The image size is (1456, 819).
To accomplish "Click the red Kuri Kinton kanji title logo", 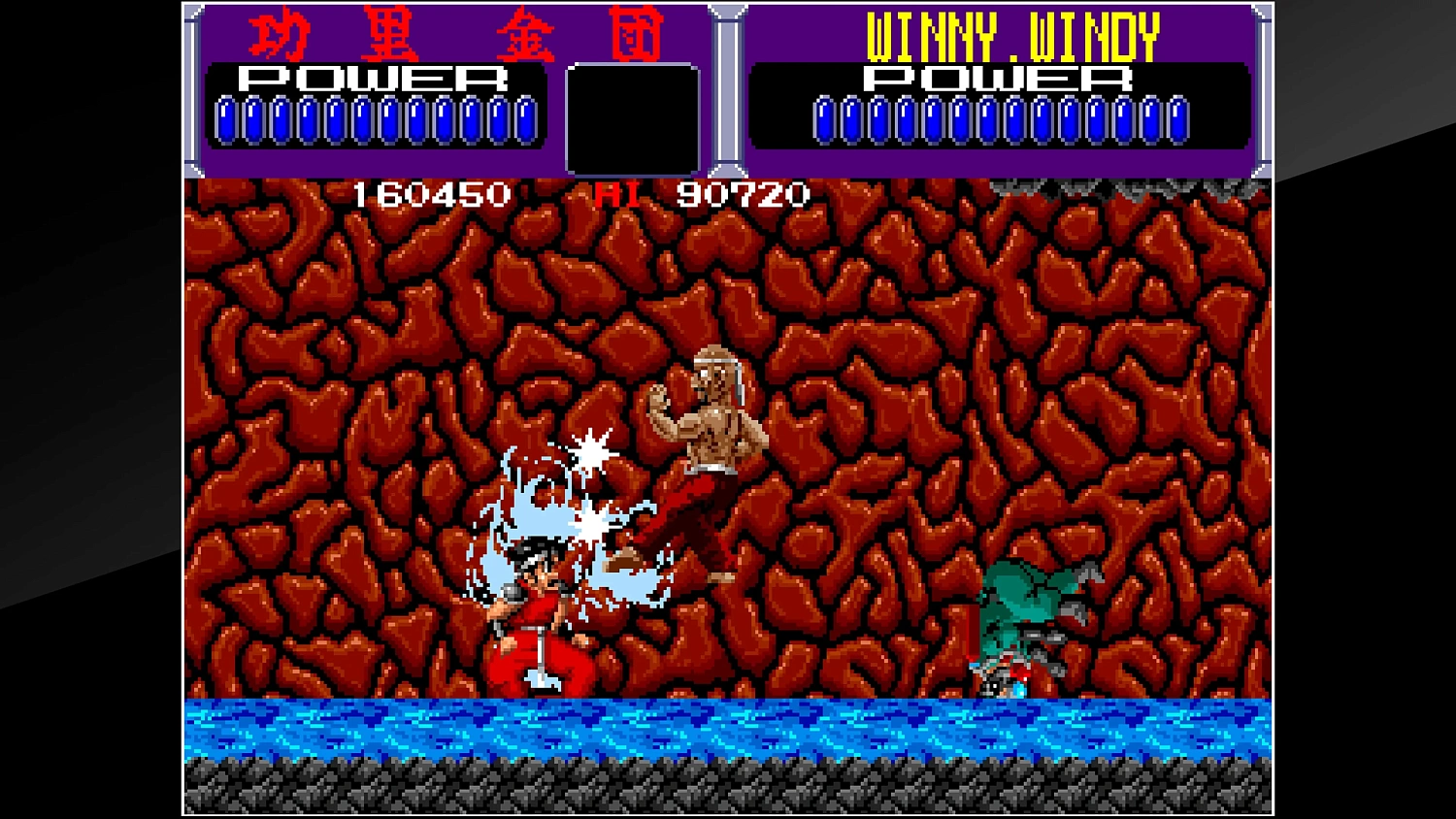I will (456, 34).
